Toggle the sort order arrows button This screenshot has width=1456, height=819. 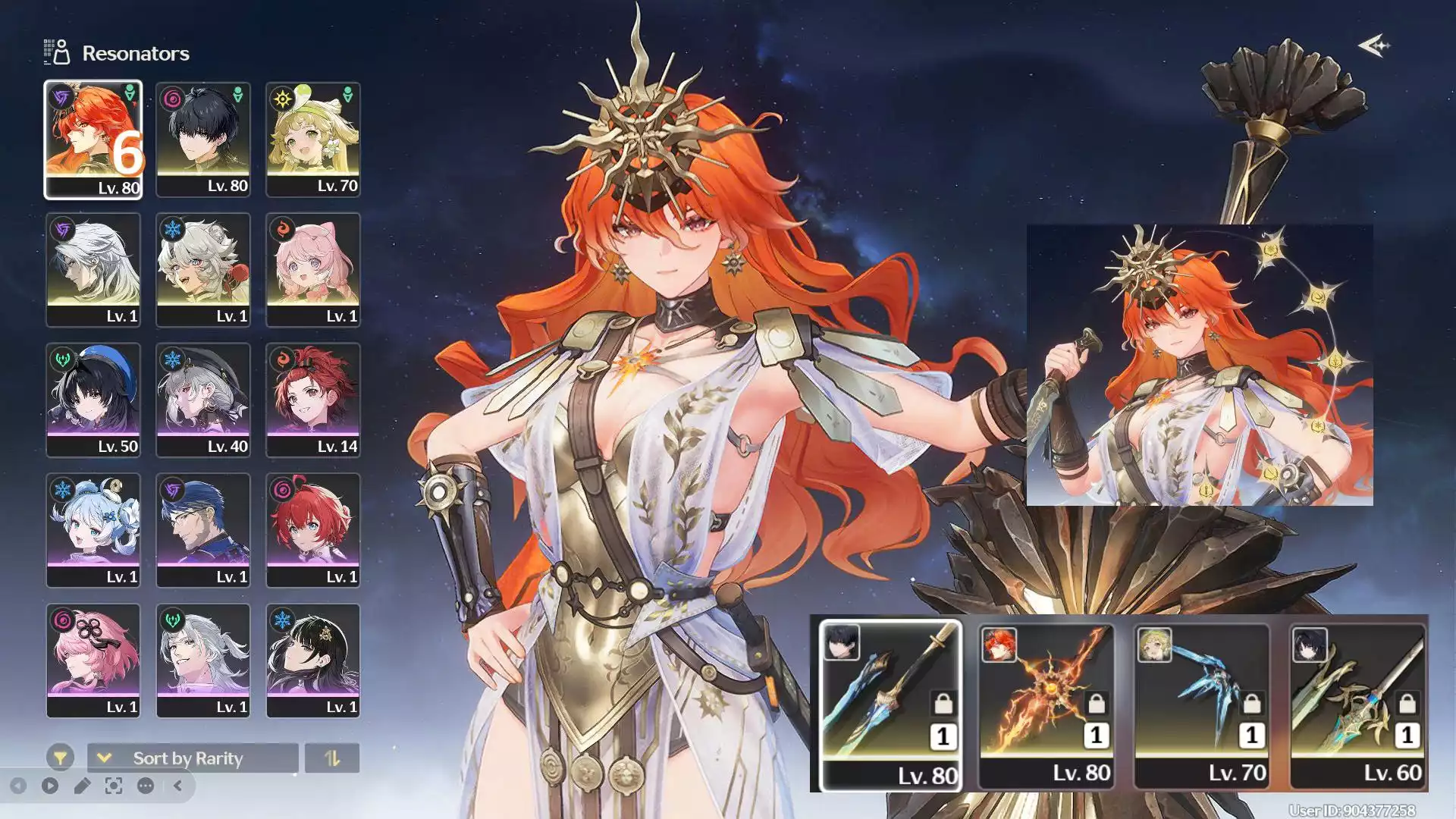click(332, 758)
